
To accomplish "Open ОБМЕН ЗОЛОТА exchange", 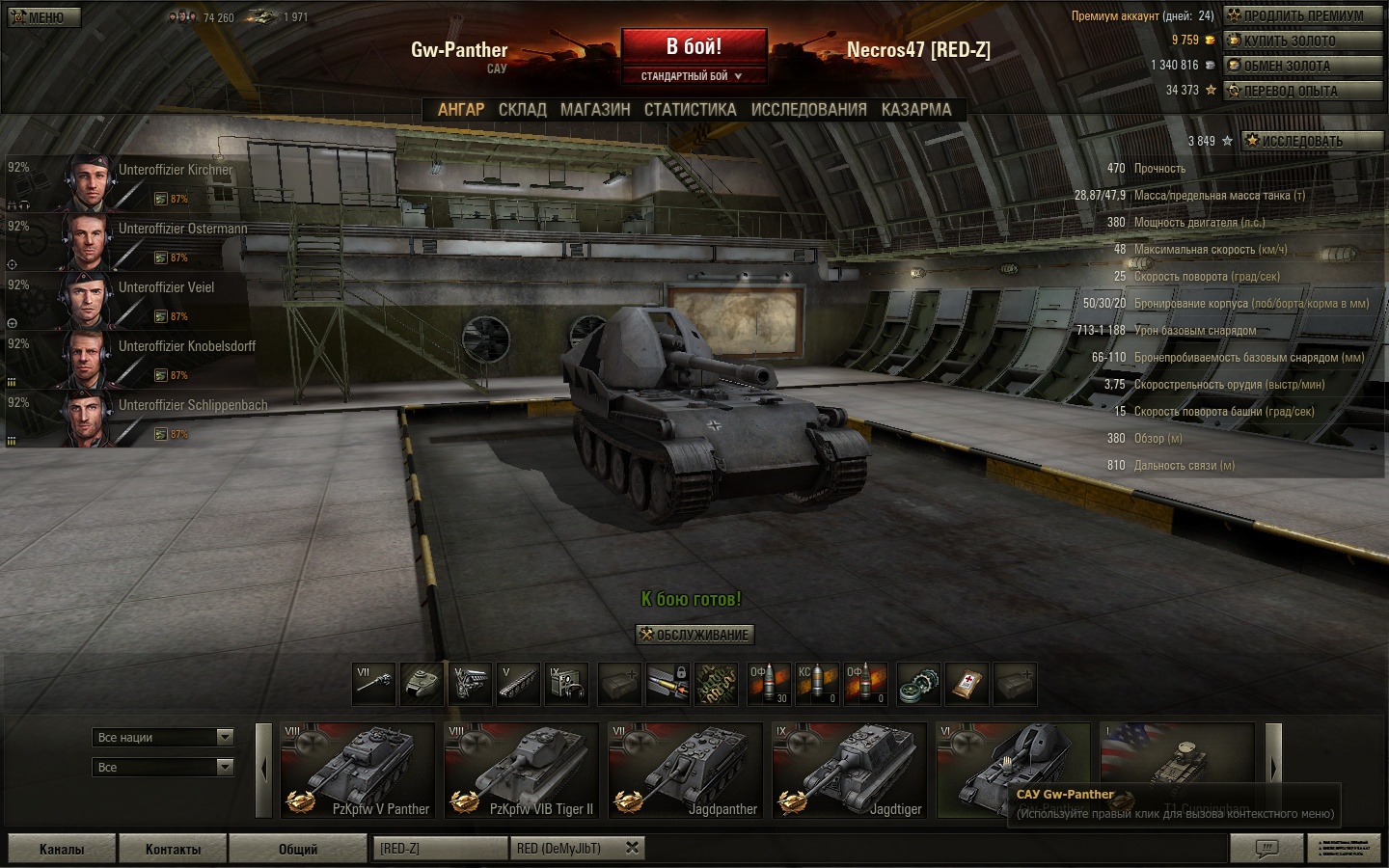I will 1302,66.
